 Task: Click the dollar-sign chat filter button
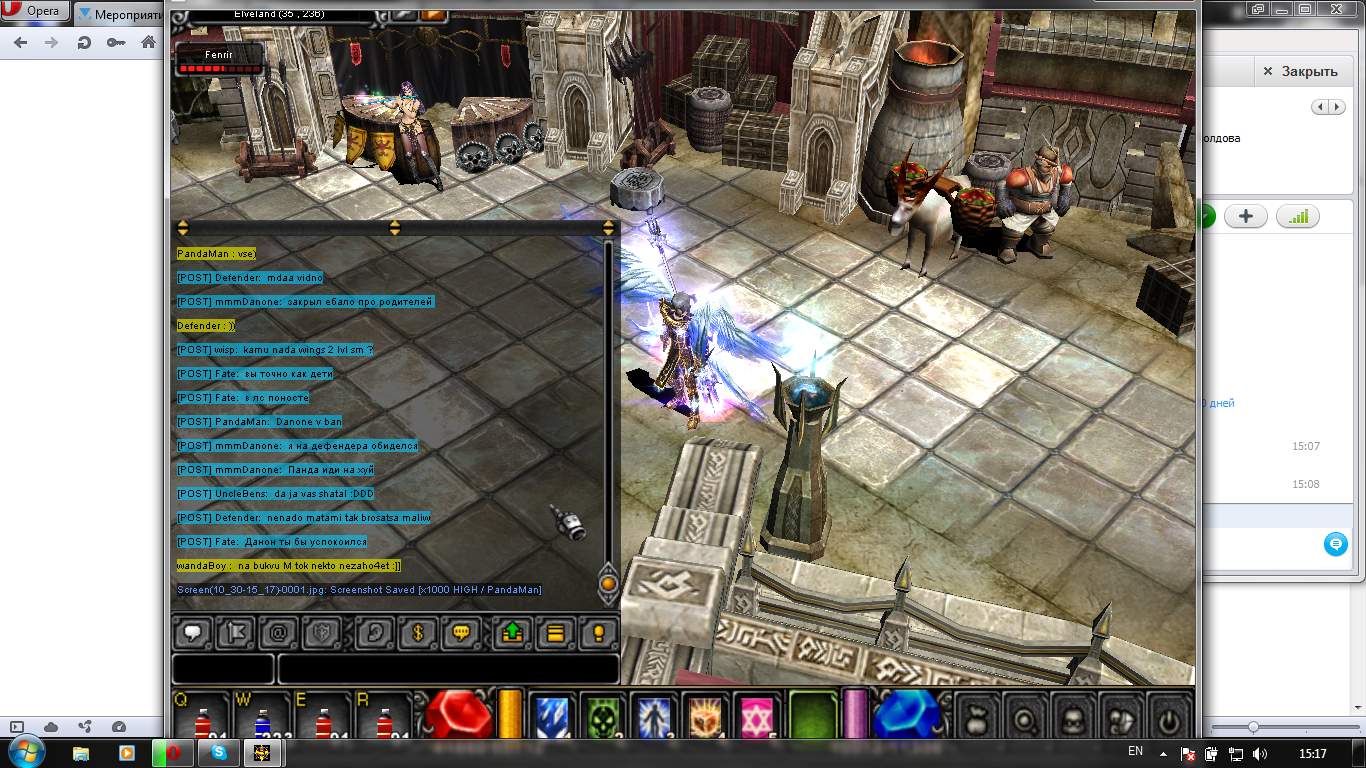tap(419, 633)
